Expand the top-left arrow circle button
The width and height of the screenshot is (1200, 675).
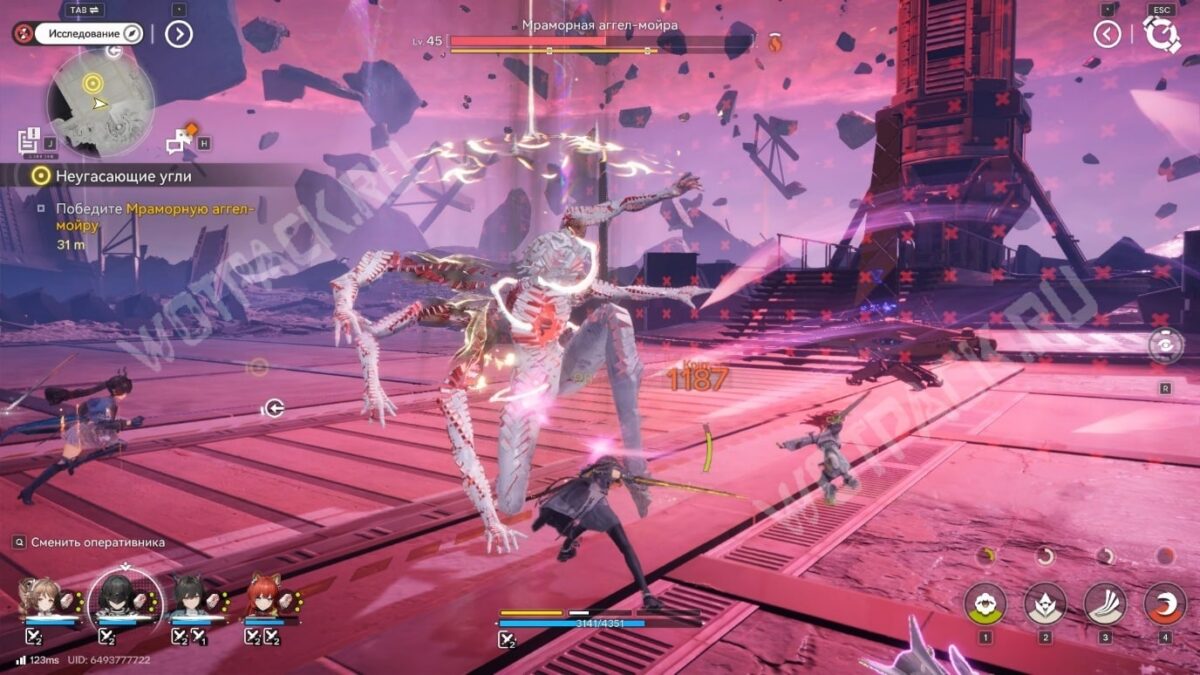tap(178, 34)
